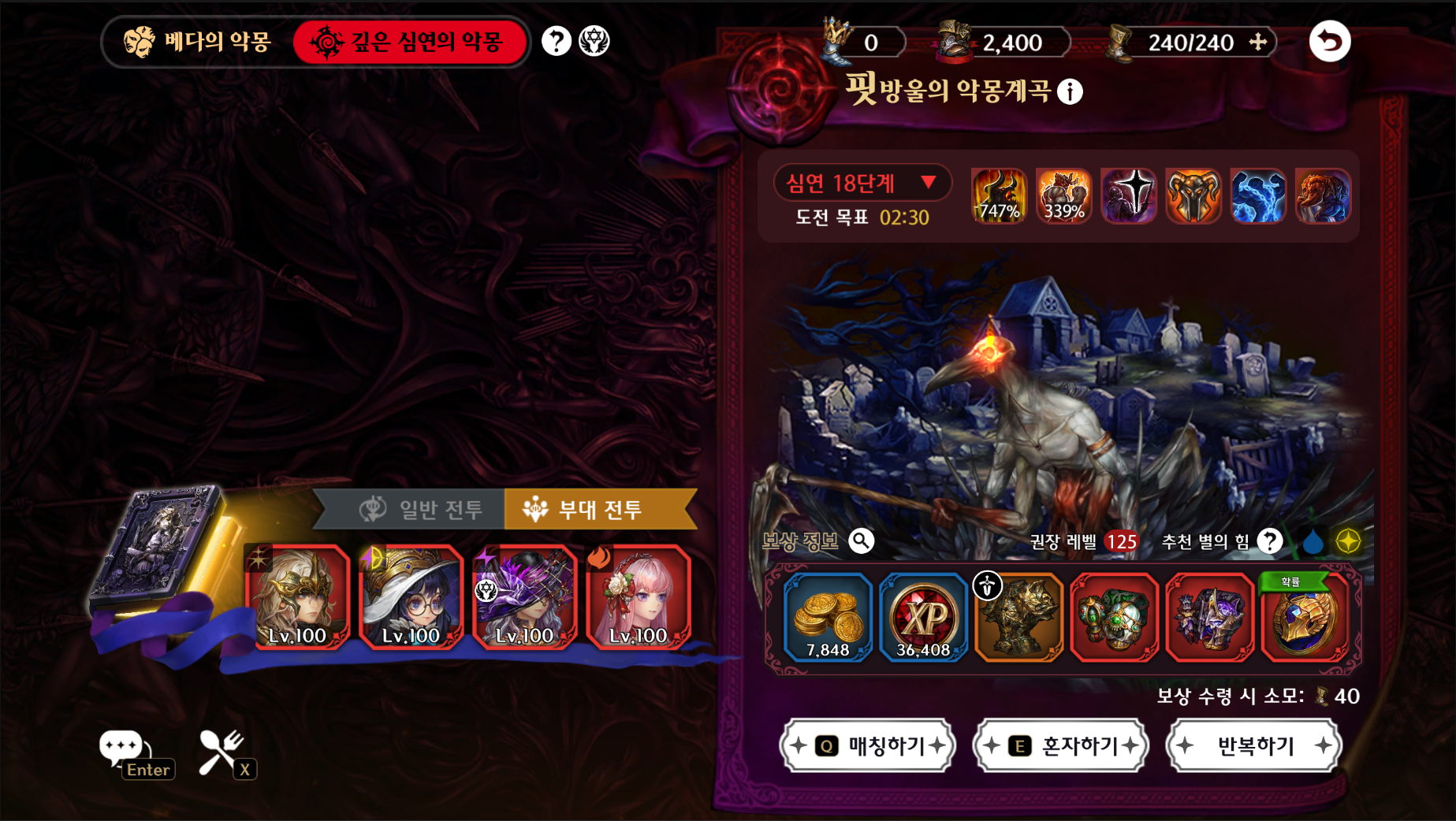Add more boots with the plus button
This screenshot has width=1456, height=821.
pyautogui.click(x=1258, y=42)
